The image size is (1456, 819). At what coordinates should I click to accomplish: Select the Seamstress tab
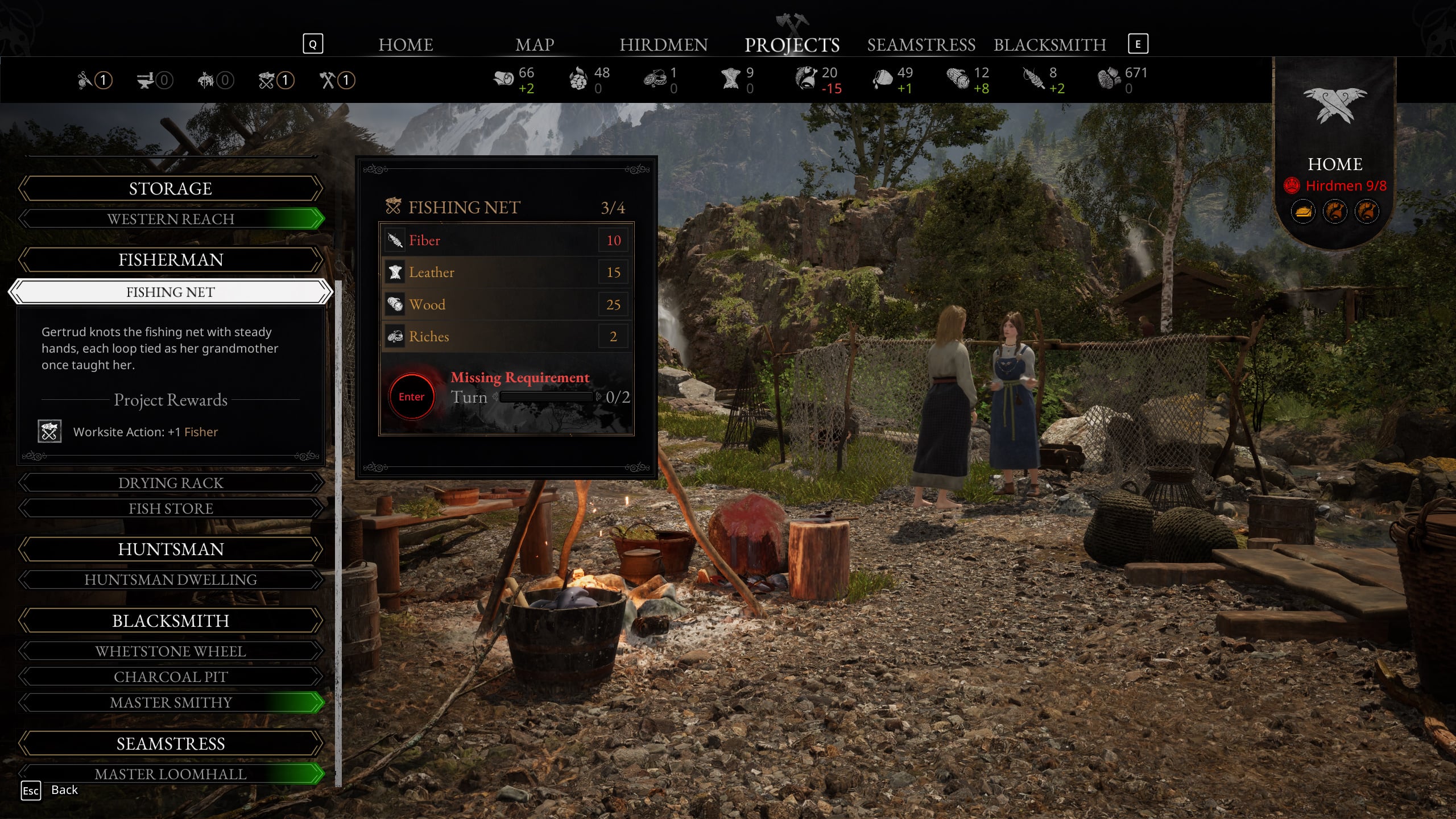point(921,44)
